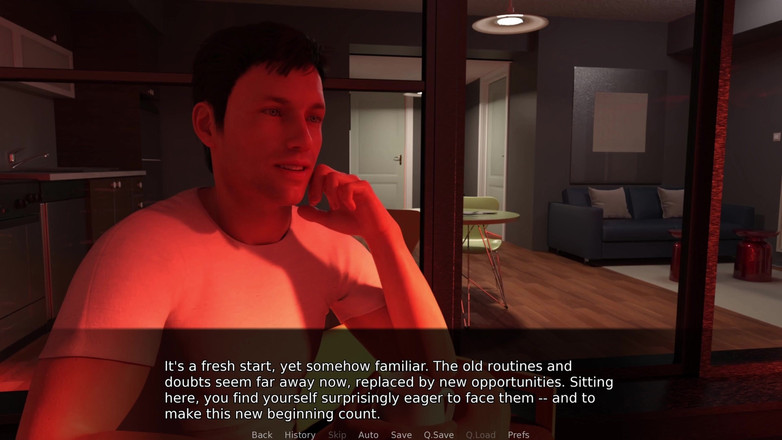The height and width of the screenshot is (440, 782).
Task: Open the Prefs settings
Action: (x=518, y=435)
